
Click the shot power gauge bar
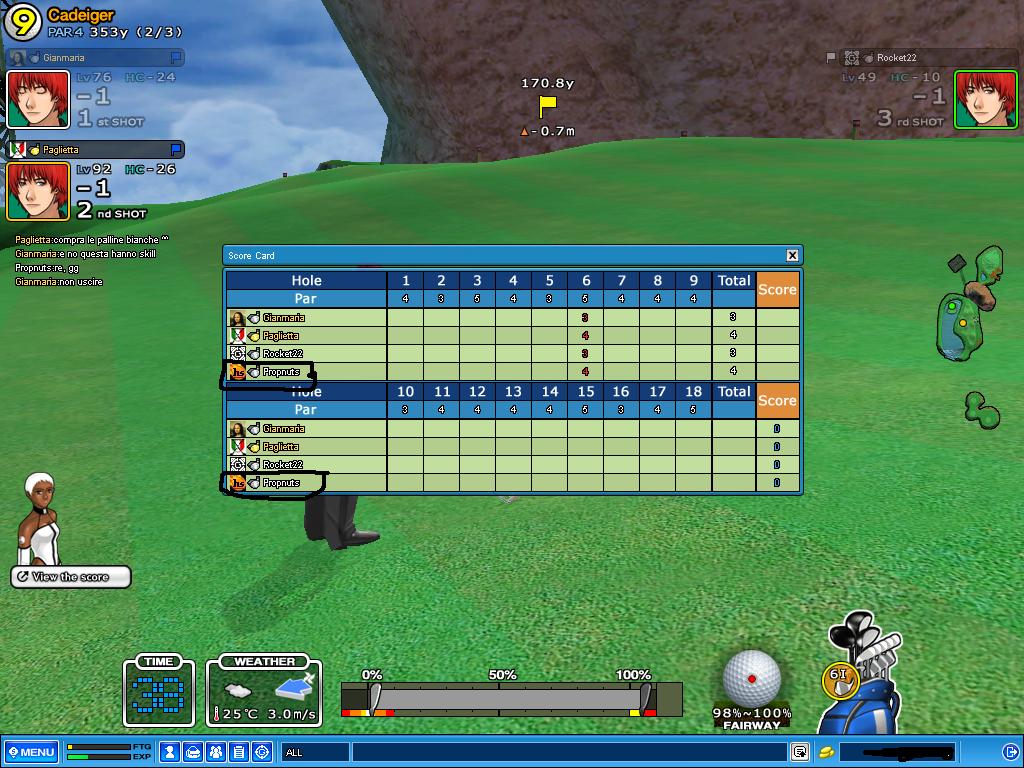click(510, 698)
